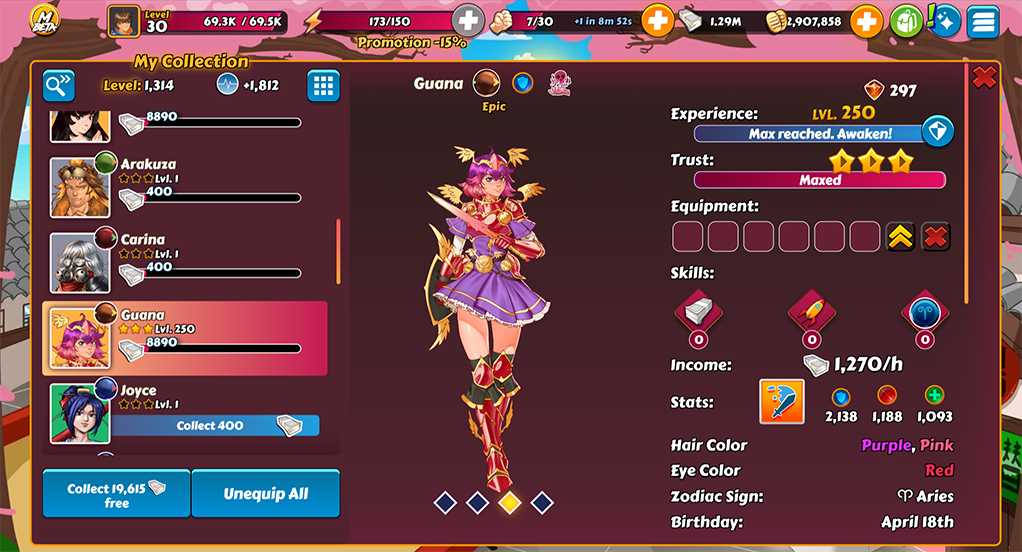Image resolution: width=1022 pixels, height=552 pixels.
Task: Auto-equip with the yellow chevron button
Action: [x=901, y=237]
